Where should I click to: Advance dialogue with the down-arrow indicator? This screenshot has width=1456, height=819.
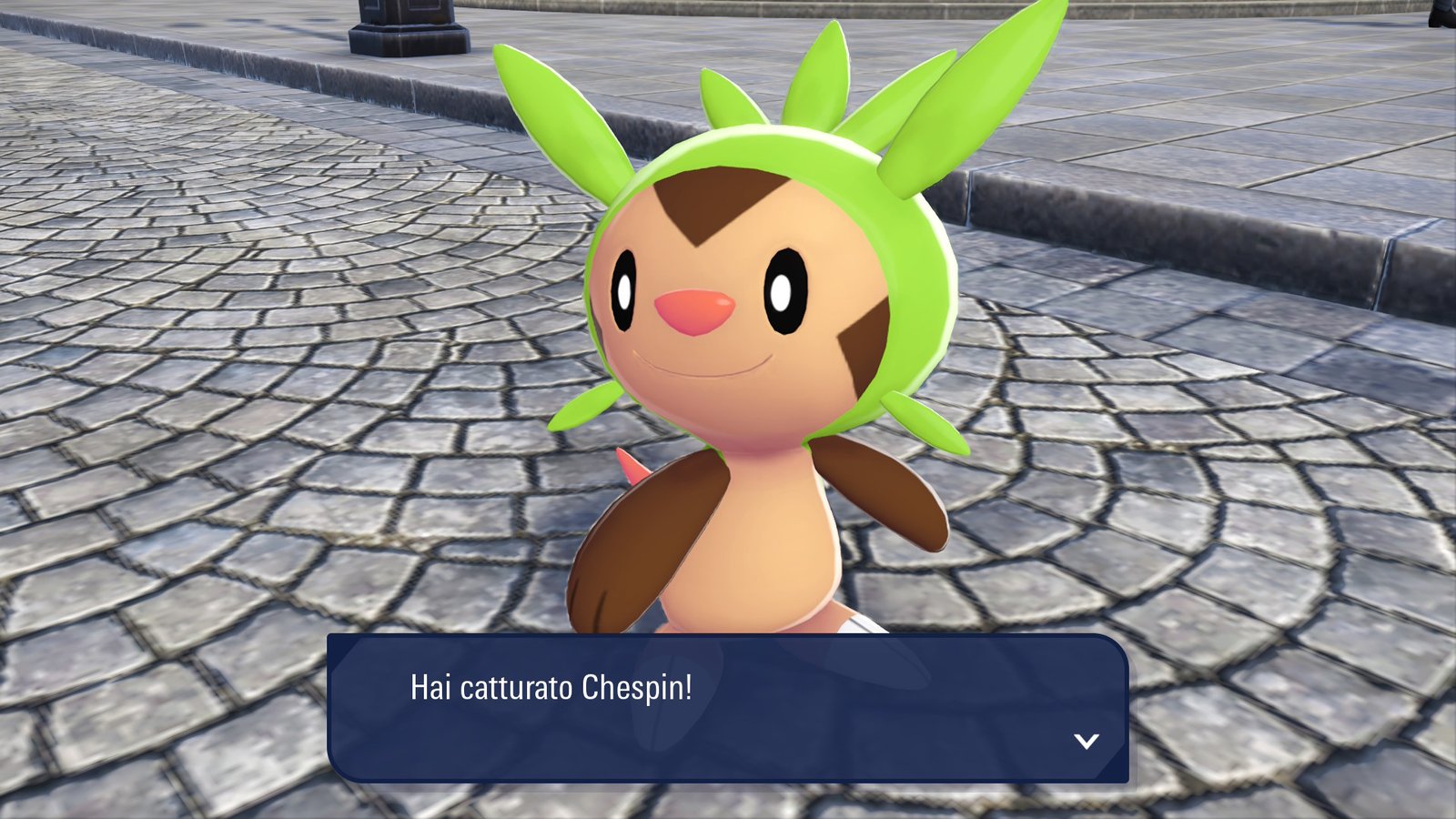pos(1086,741)
